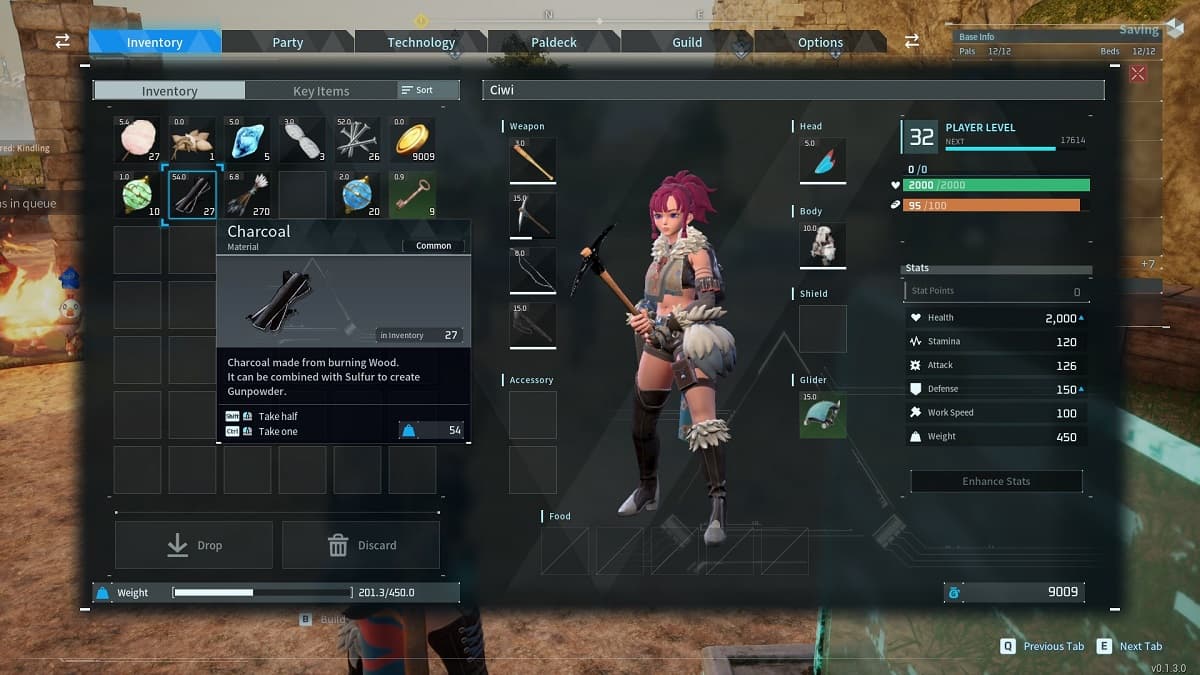
Task: Open the Technology tab
Action: pyautogui.click(x=421, y=42)
